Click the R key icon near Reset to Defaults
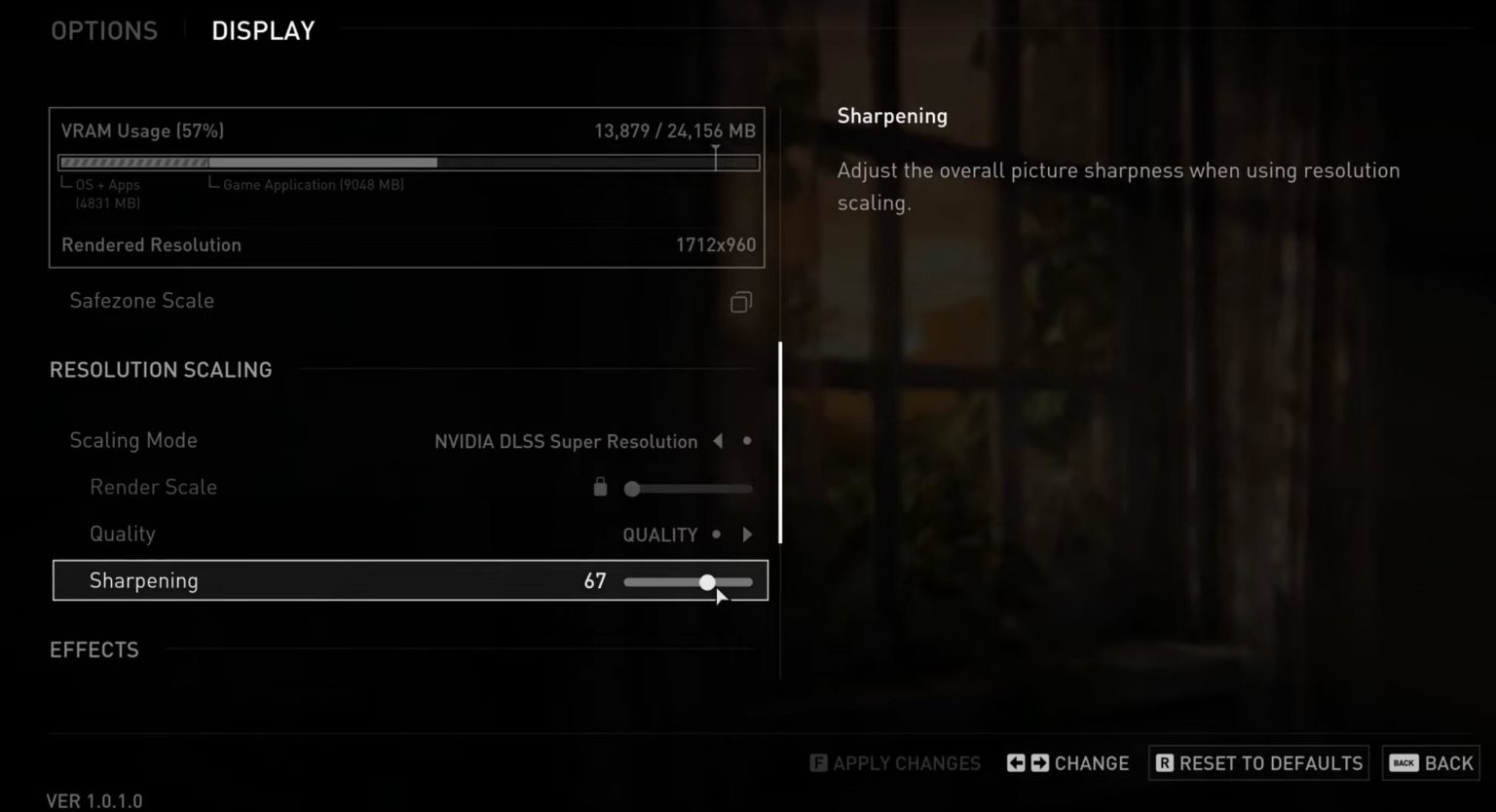Screen dimensions: 1496x812 (x=1165, y=763)
